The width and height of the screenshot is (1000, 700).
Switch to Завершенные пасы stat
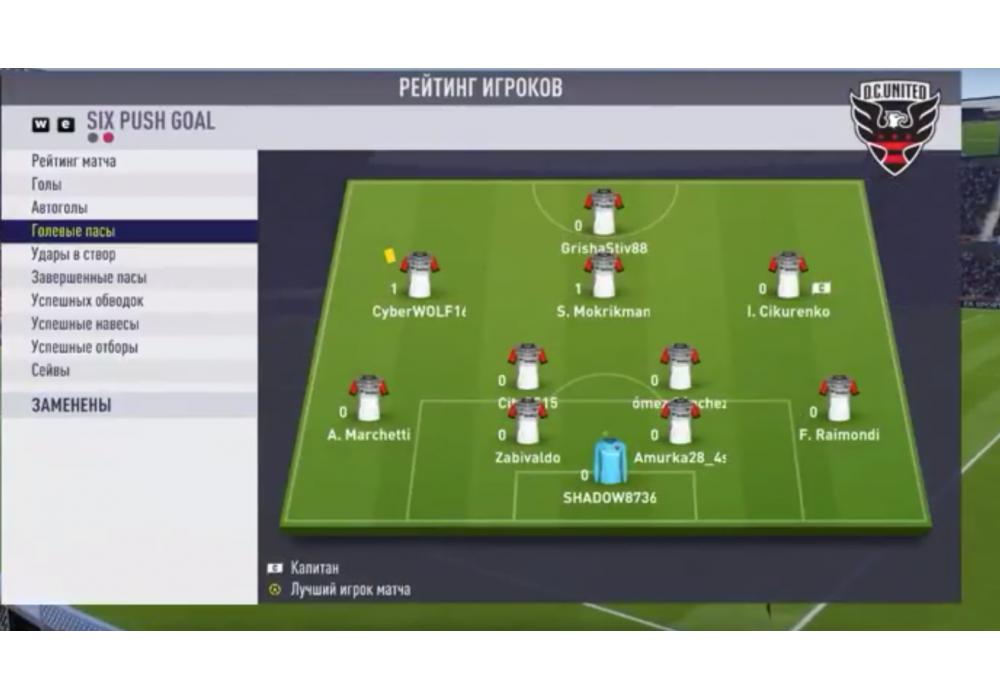[x=89, y=278]
